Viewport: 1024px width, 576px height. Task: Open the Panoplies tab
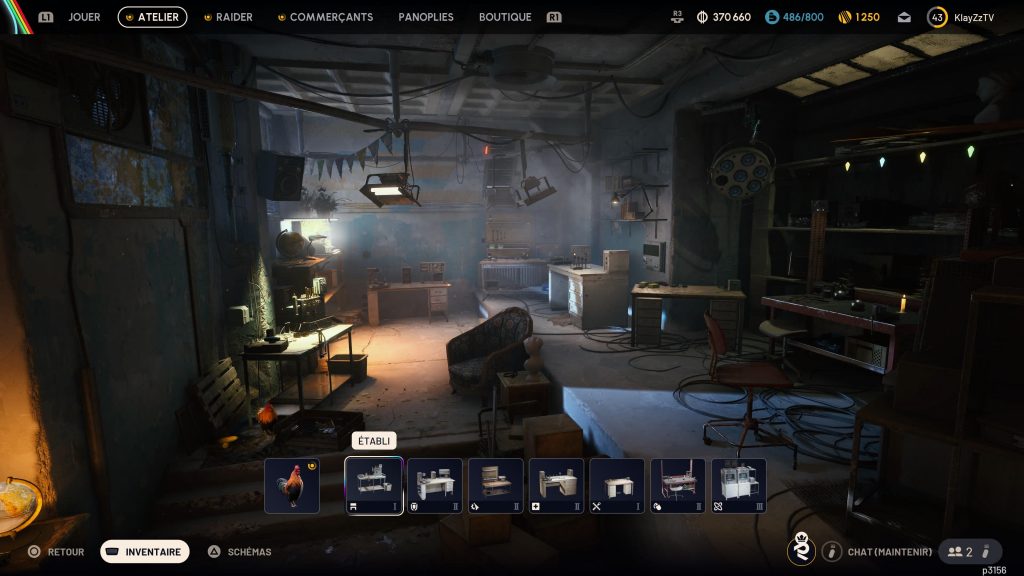coord(426,17)
